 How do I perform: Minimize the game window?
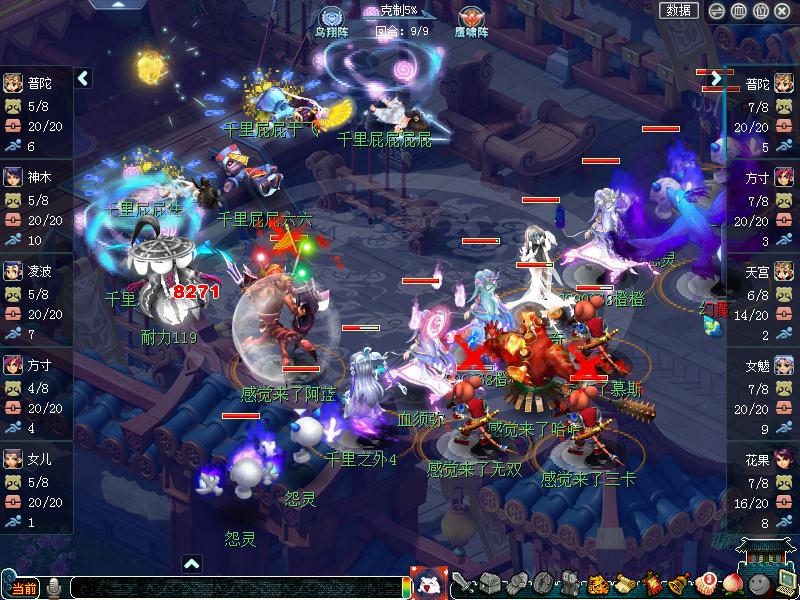[716, 10]
